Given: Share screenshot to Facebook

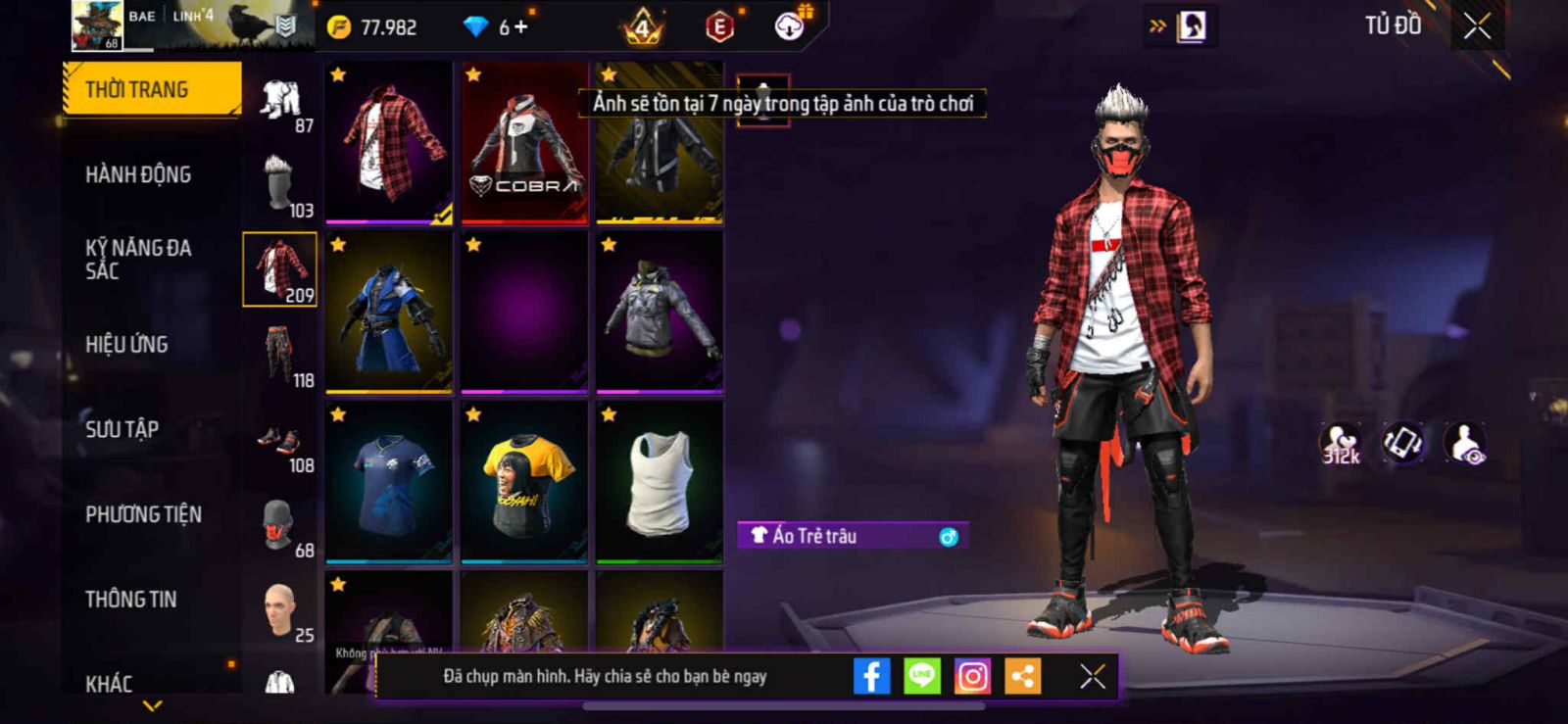Looking at the screenshot, I should (871, 676).
